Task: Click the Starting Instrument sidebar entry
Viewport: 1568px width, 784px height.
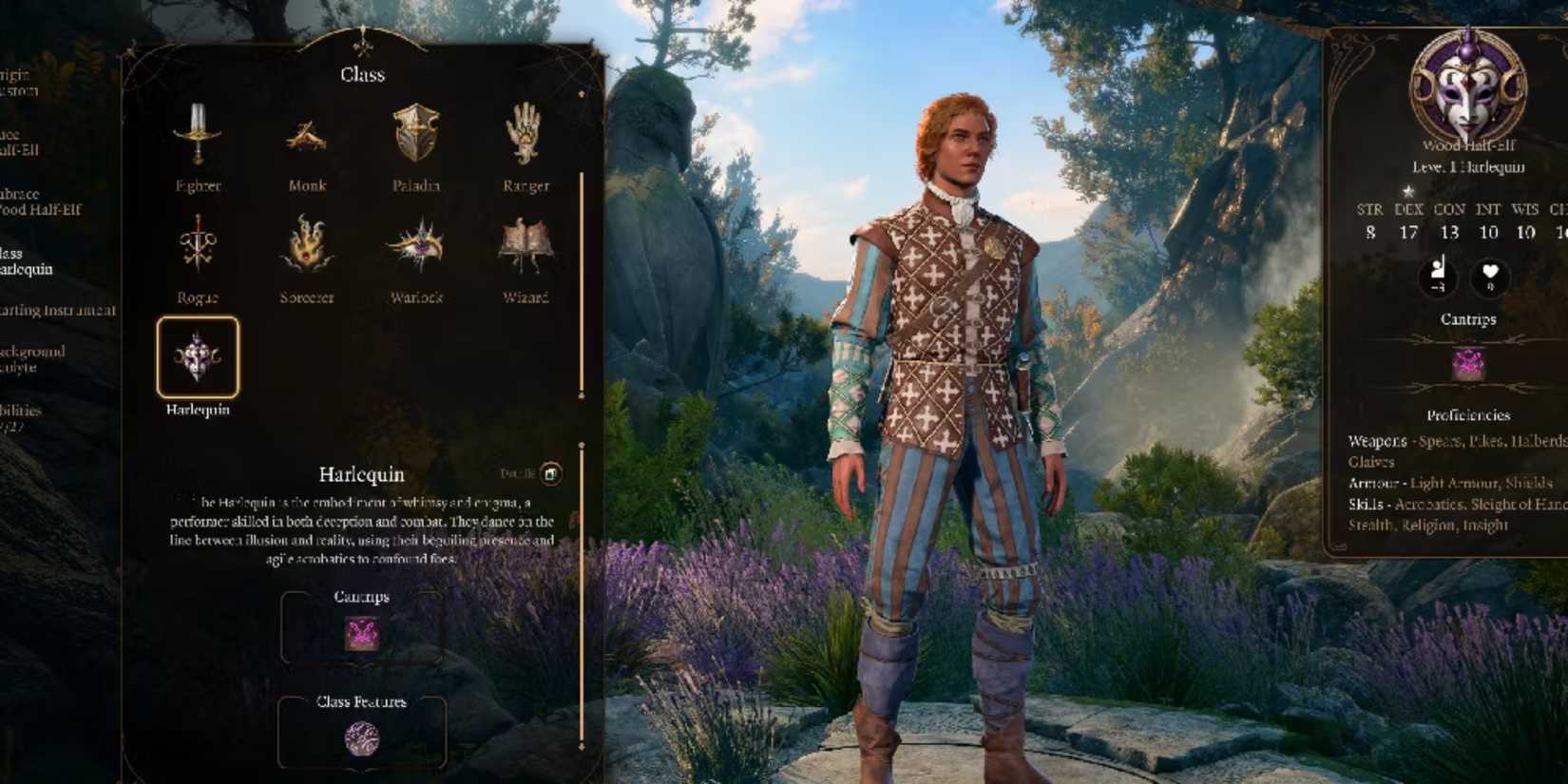Action: pyautogui.click(x=57, y=311)
